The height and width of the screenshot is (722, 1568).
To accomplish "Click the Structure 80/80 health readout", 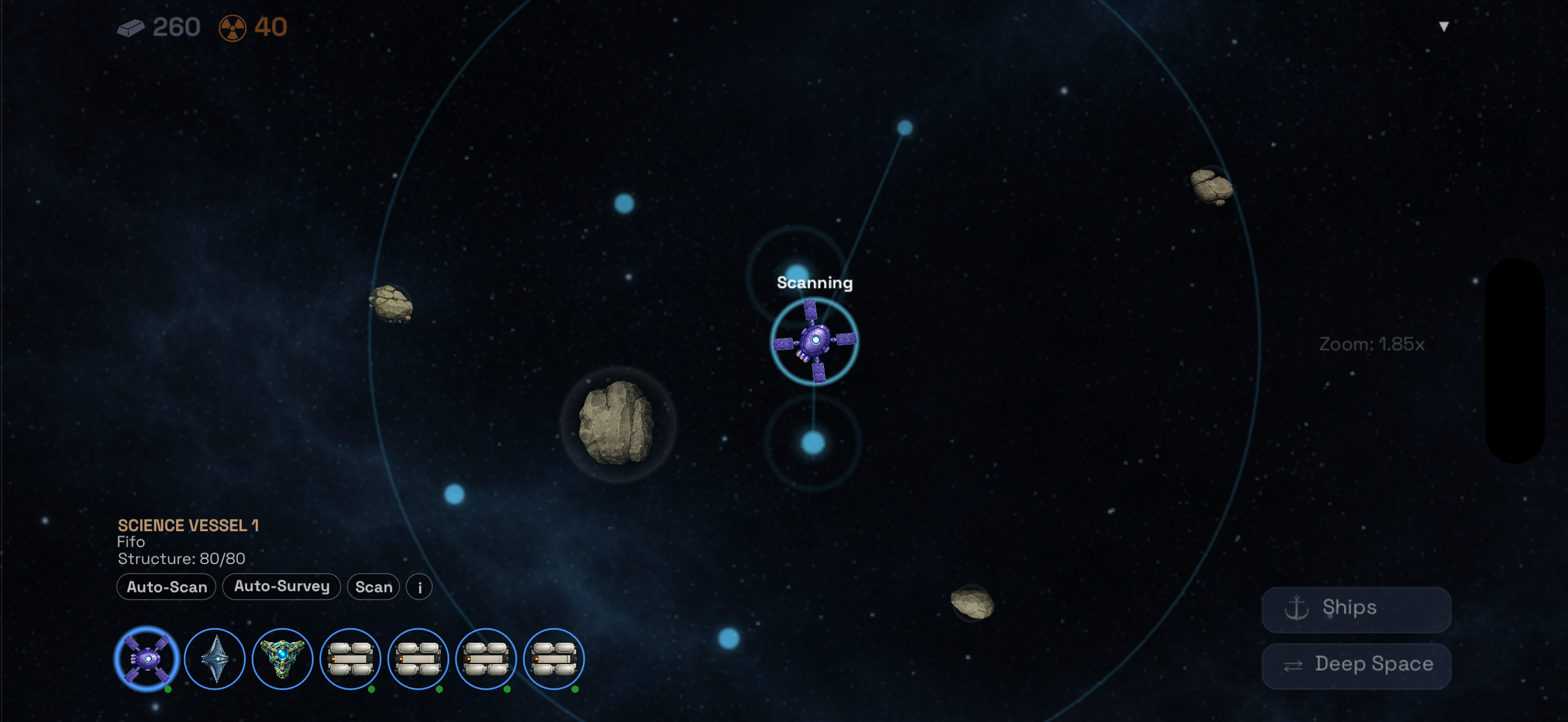I will (x=180, y=558).
